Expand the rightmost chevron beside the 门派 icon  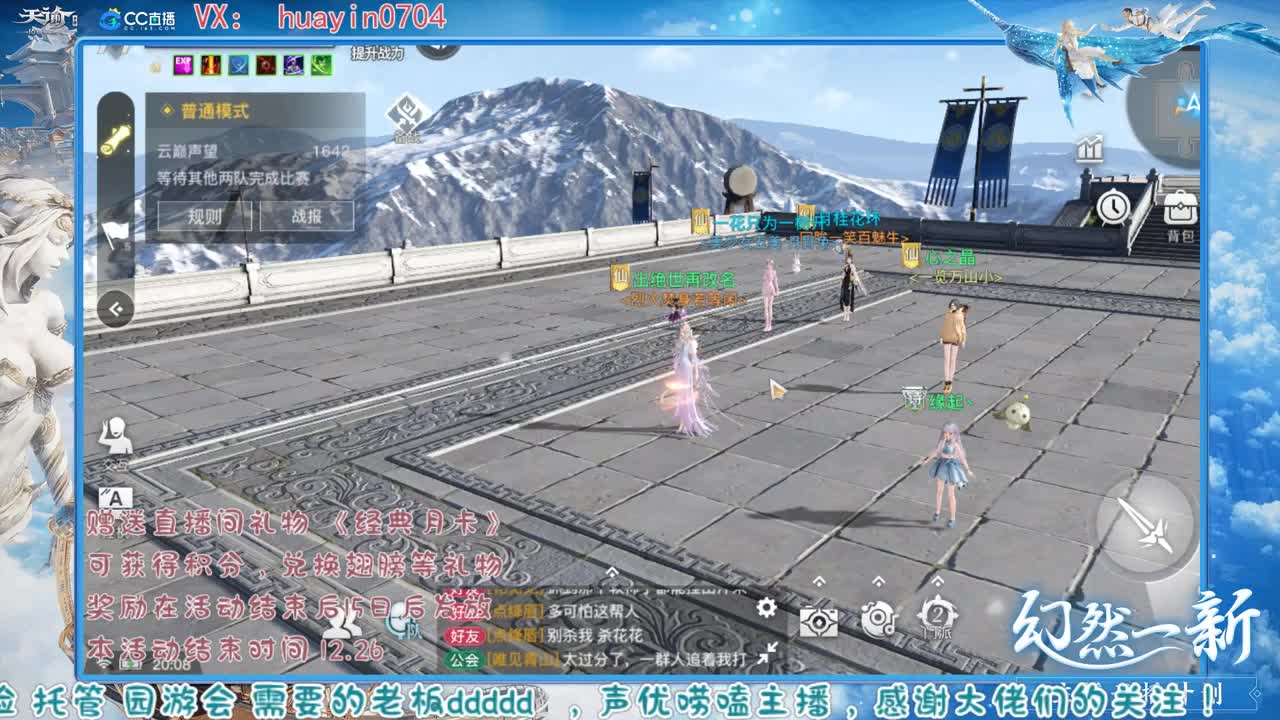point(940,581)
